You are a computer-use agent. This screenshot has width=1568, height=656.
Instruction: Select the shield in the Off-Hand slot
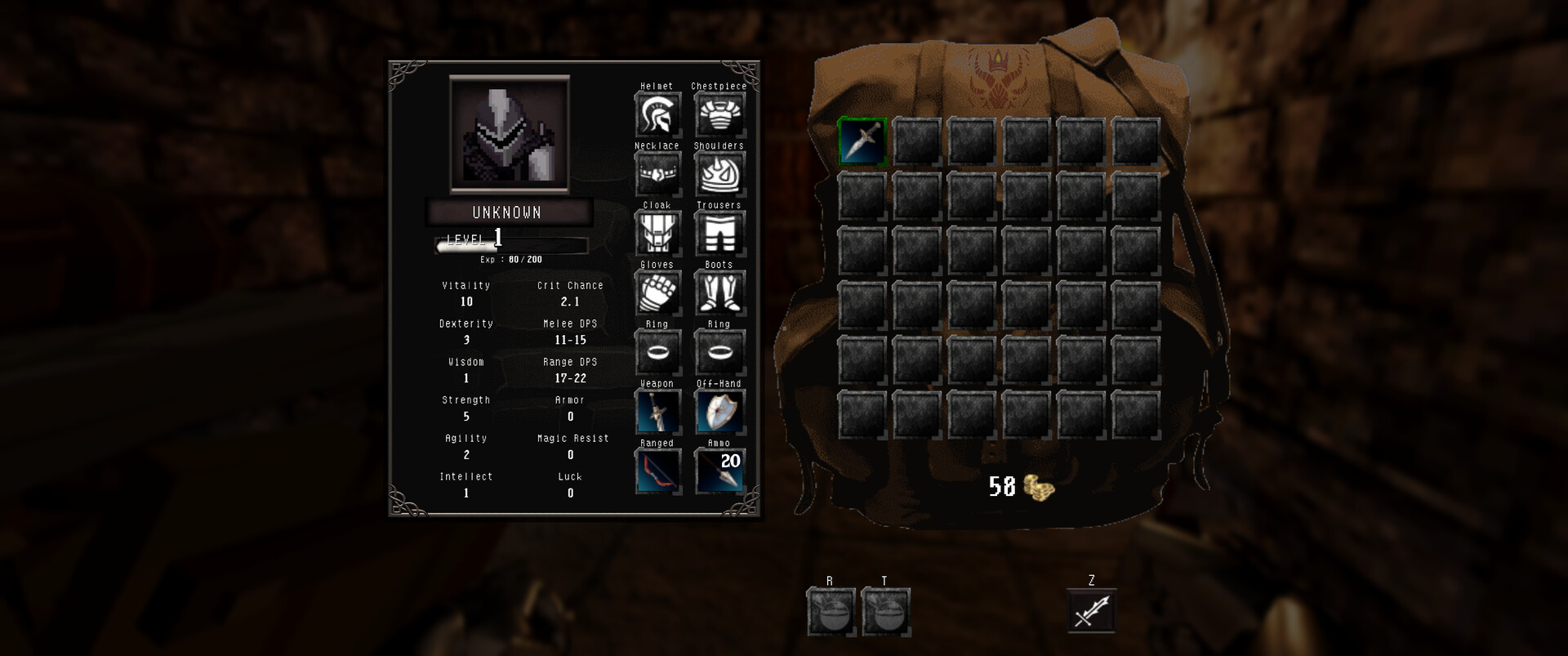click(x=720, y=412)
